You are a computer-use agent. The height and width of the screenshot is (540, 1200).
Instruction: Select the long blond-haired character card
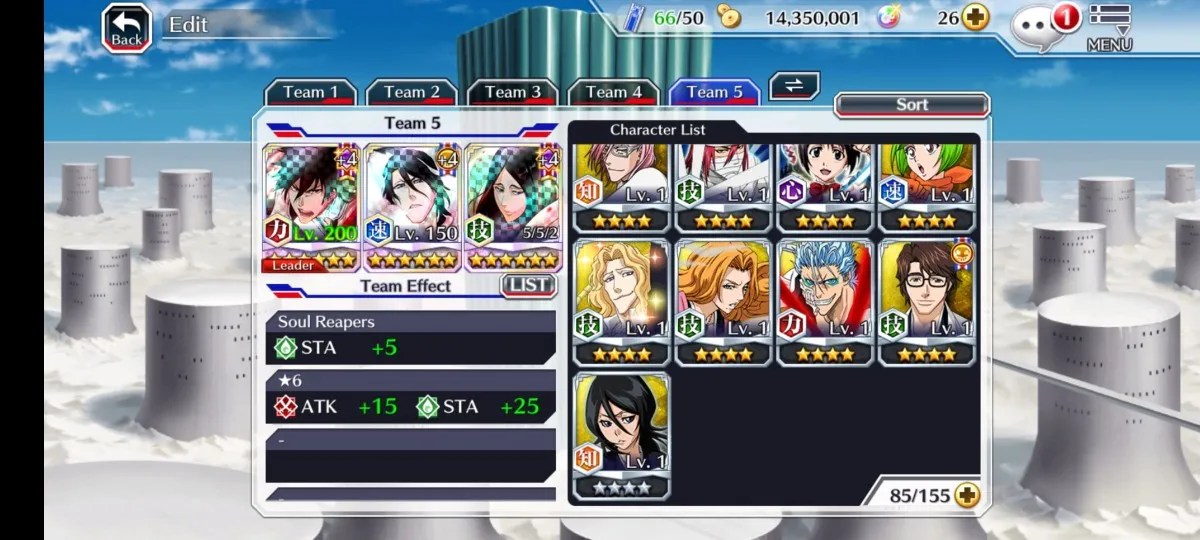(x=622, y=302)
